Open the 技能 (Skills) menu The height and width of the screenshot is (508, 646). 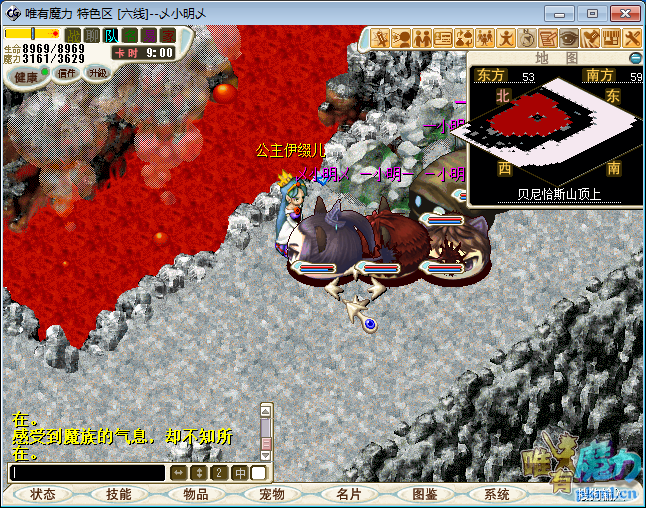[119, 494]
